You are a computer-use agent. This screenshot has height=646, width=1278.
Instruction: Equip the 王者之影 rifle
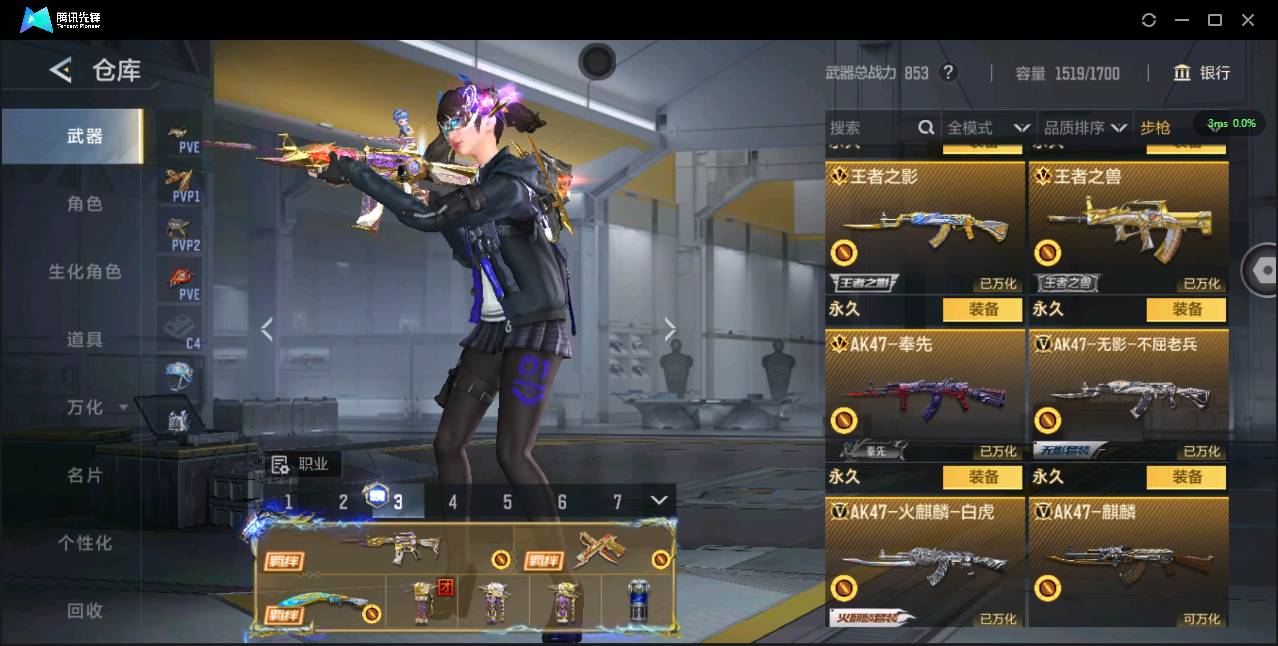tap(983, 310)
